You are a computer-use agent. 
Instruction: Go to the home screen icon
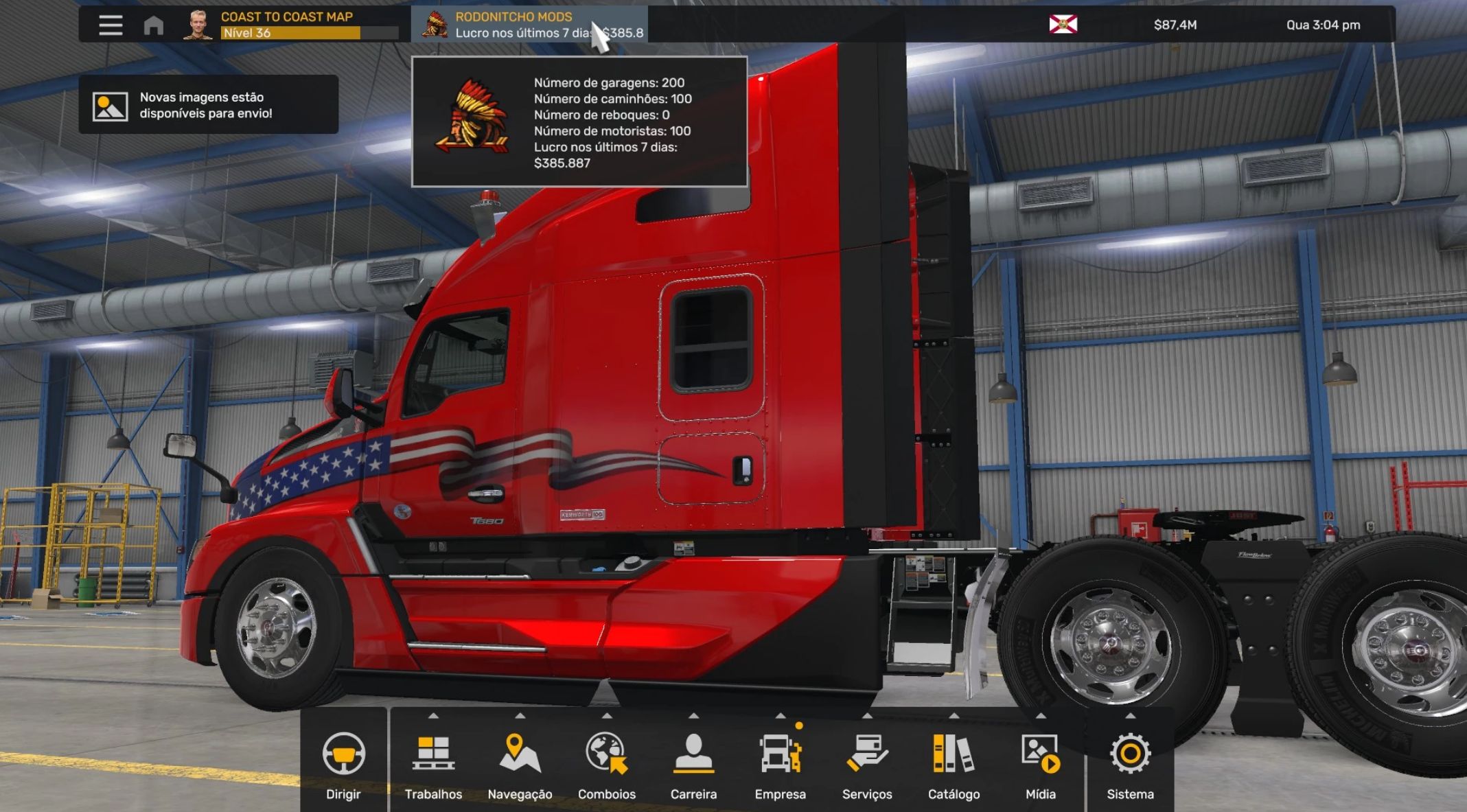pos(154,25)
